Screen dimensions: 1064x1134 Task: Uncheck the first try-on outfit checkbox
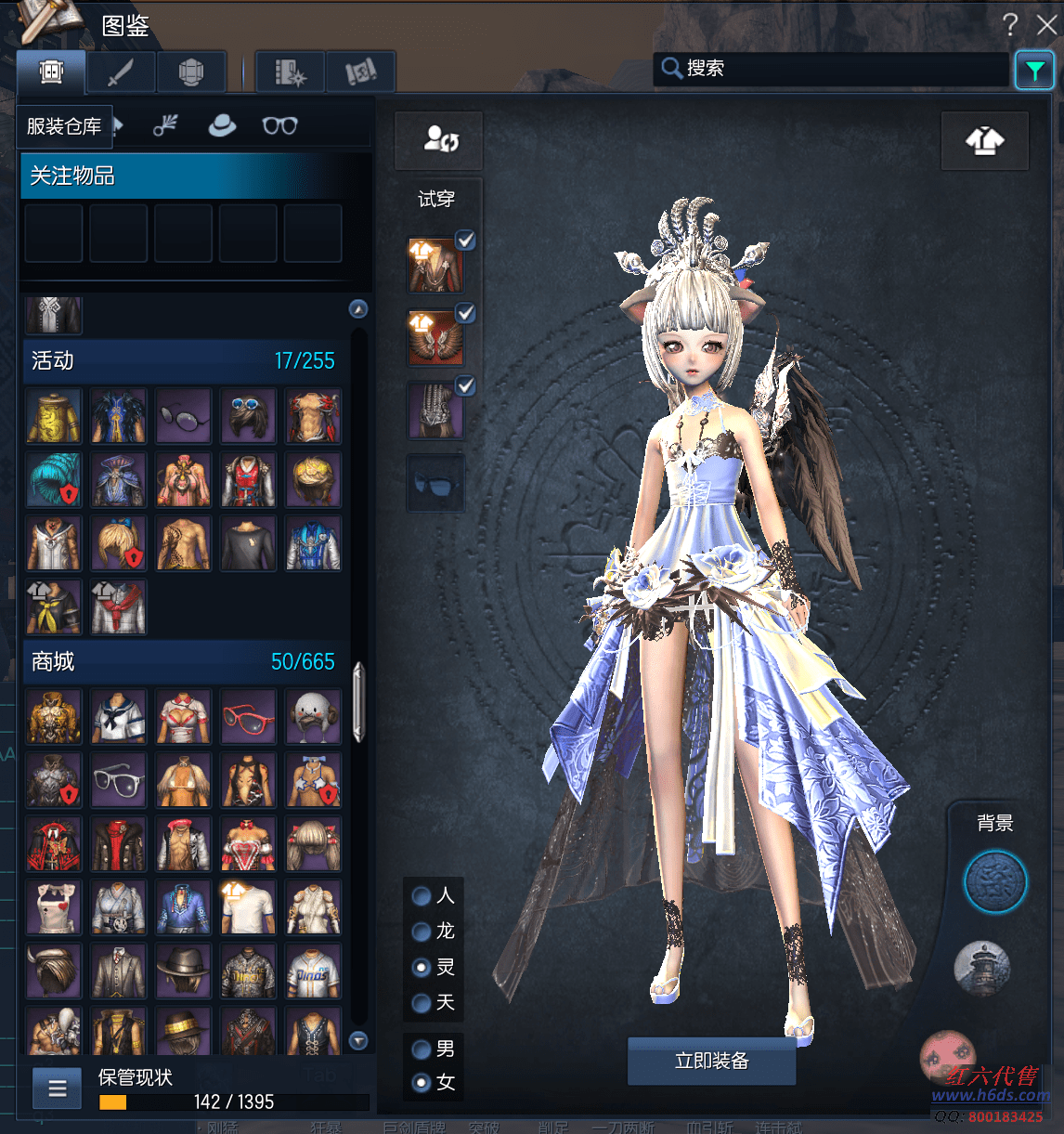[x=465, y=240]
